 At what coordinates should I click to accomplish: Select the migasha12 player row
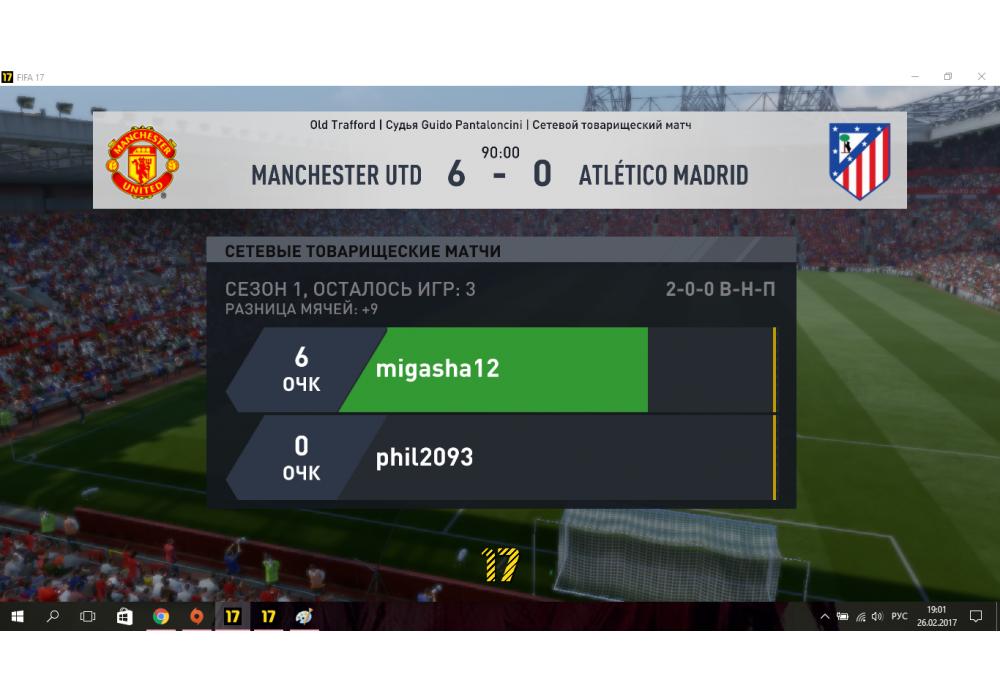tap(500, 369)
